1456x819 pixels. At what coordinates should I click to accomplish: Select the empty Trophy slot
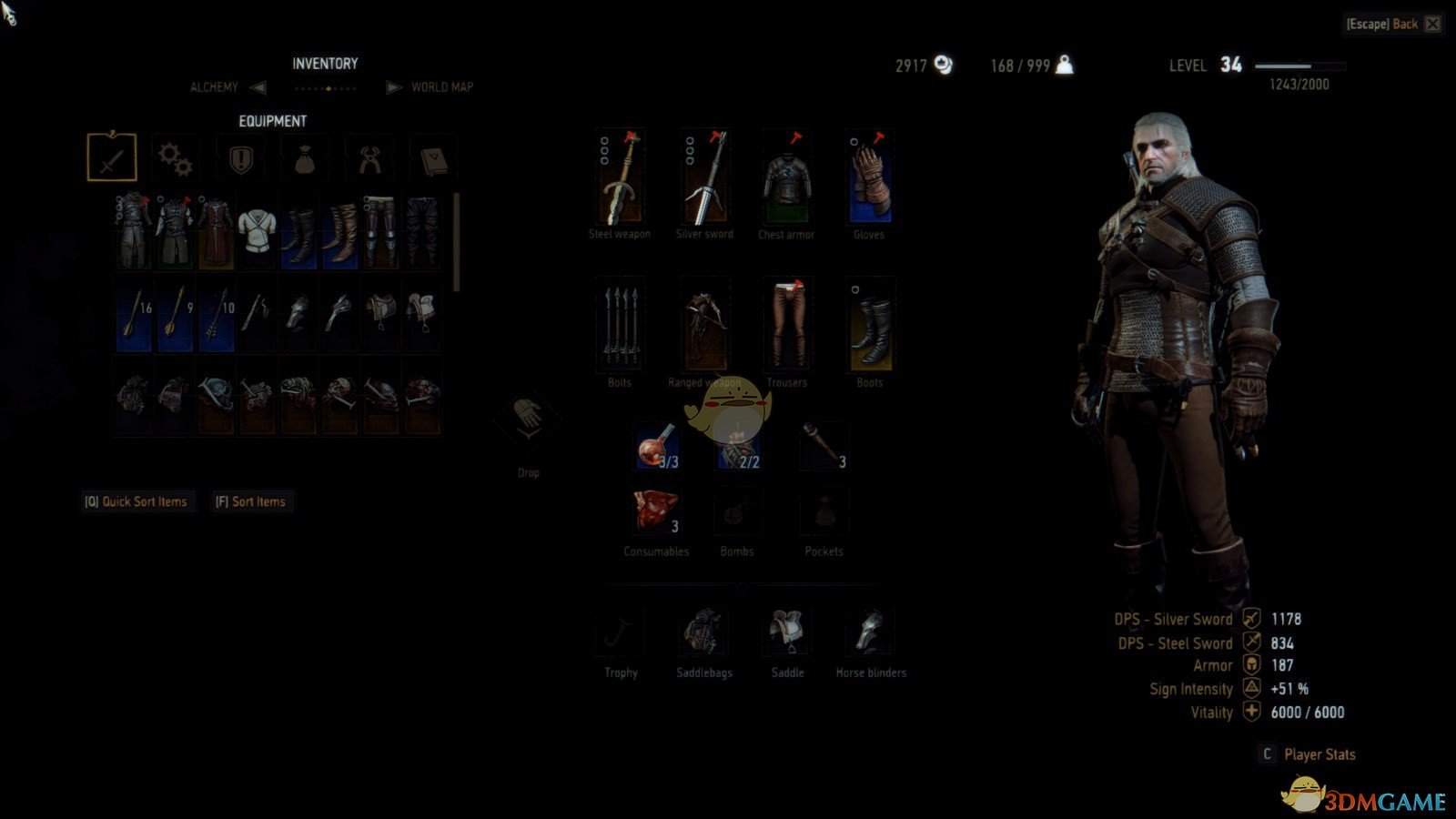tap(620, 630)
